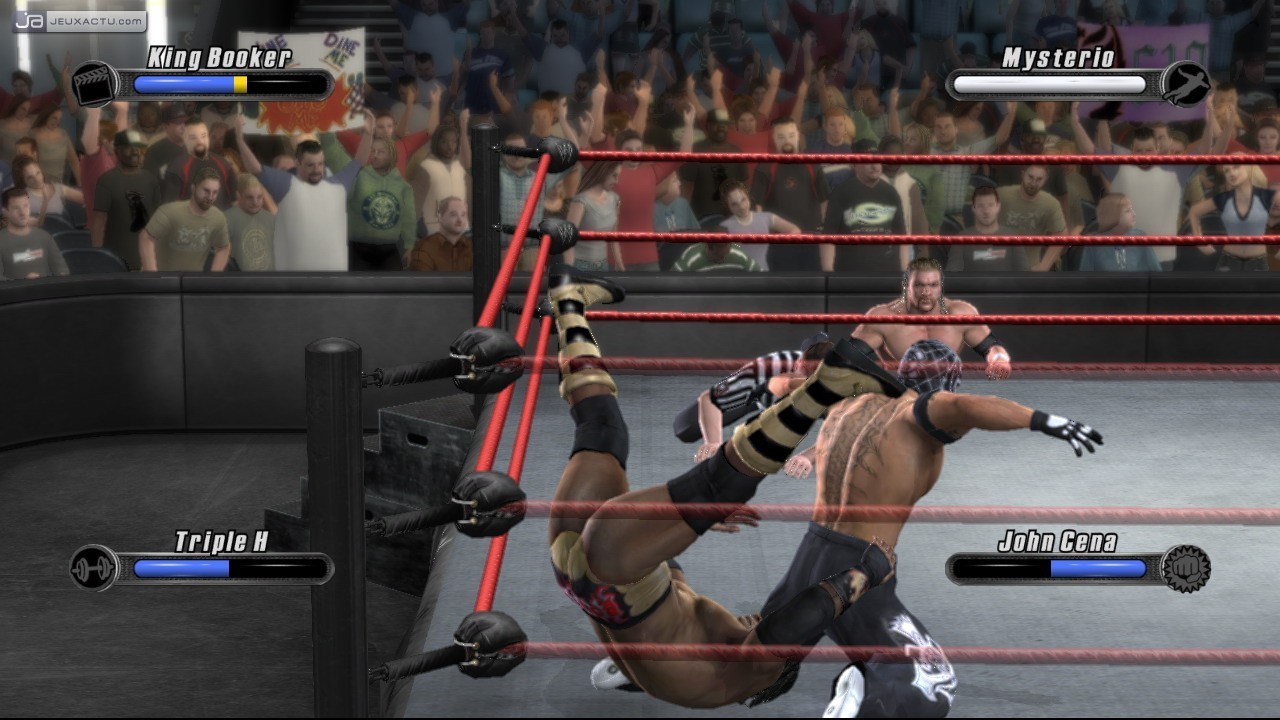
Task: Click Triple H's blue health gauge
Action: 180,567
